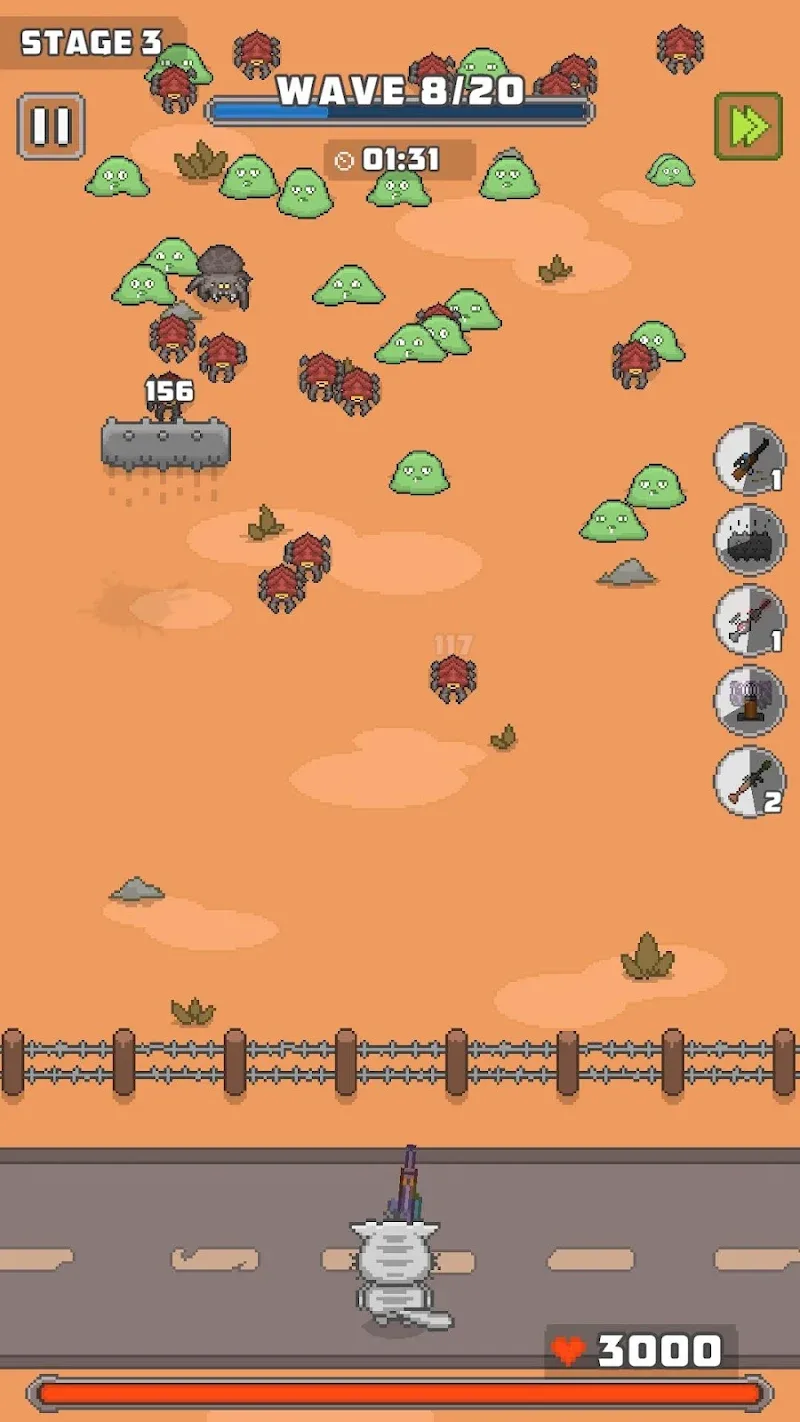Activate the tesla coil turret skill
Screen dimensions: 800x1422
749,701
